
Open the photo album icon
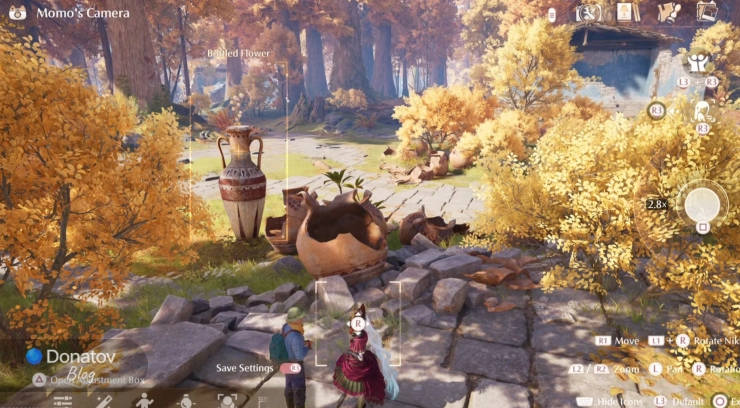pos(706,12)
